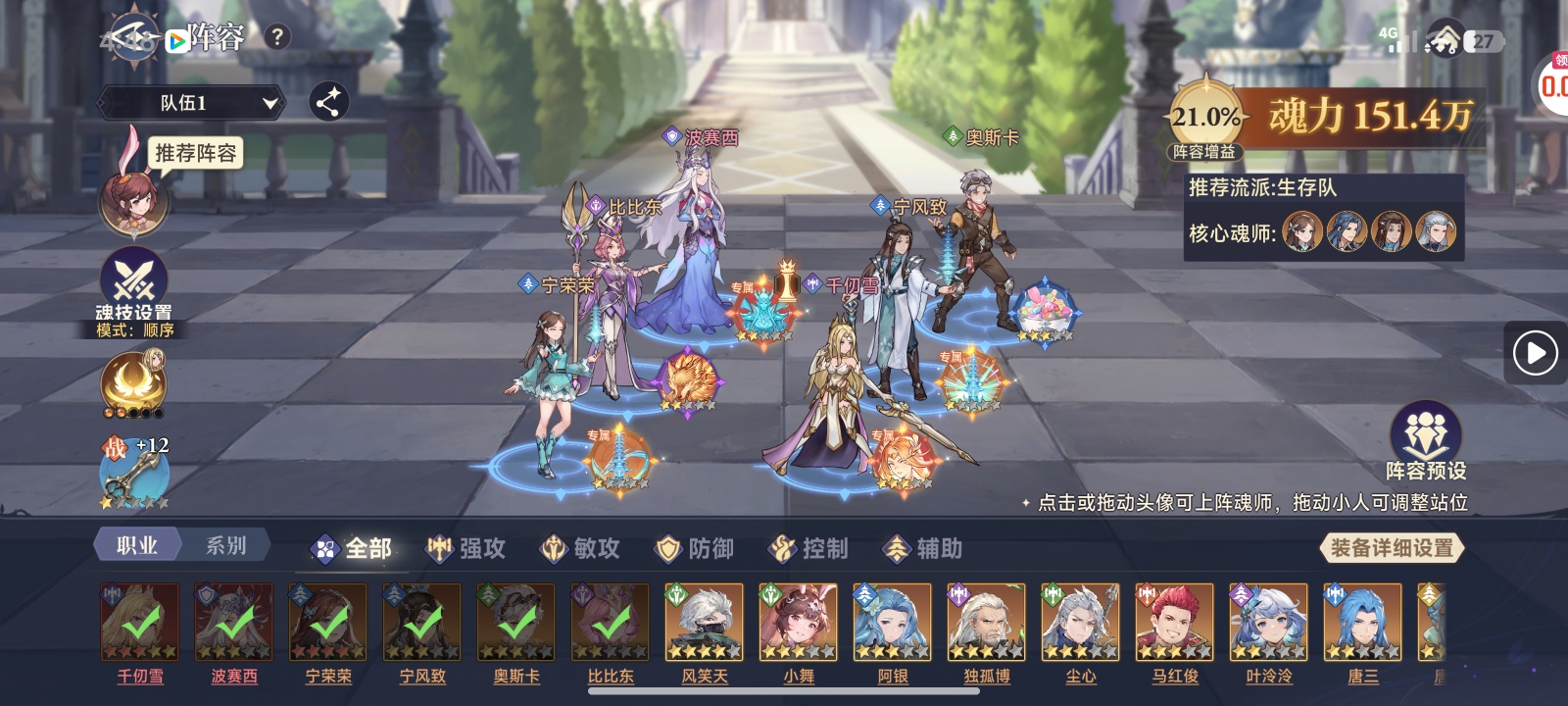
Task: Switch to the 系别 tab
Action: pos(225,546)
